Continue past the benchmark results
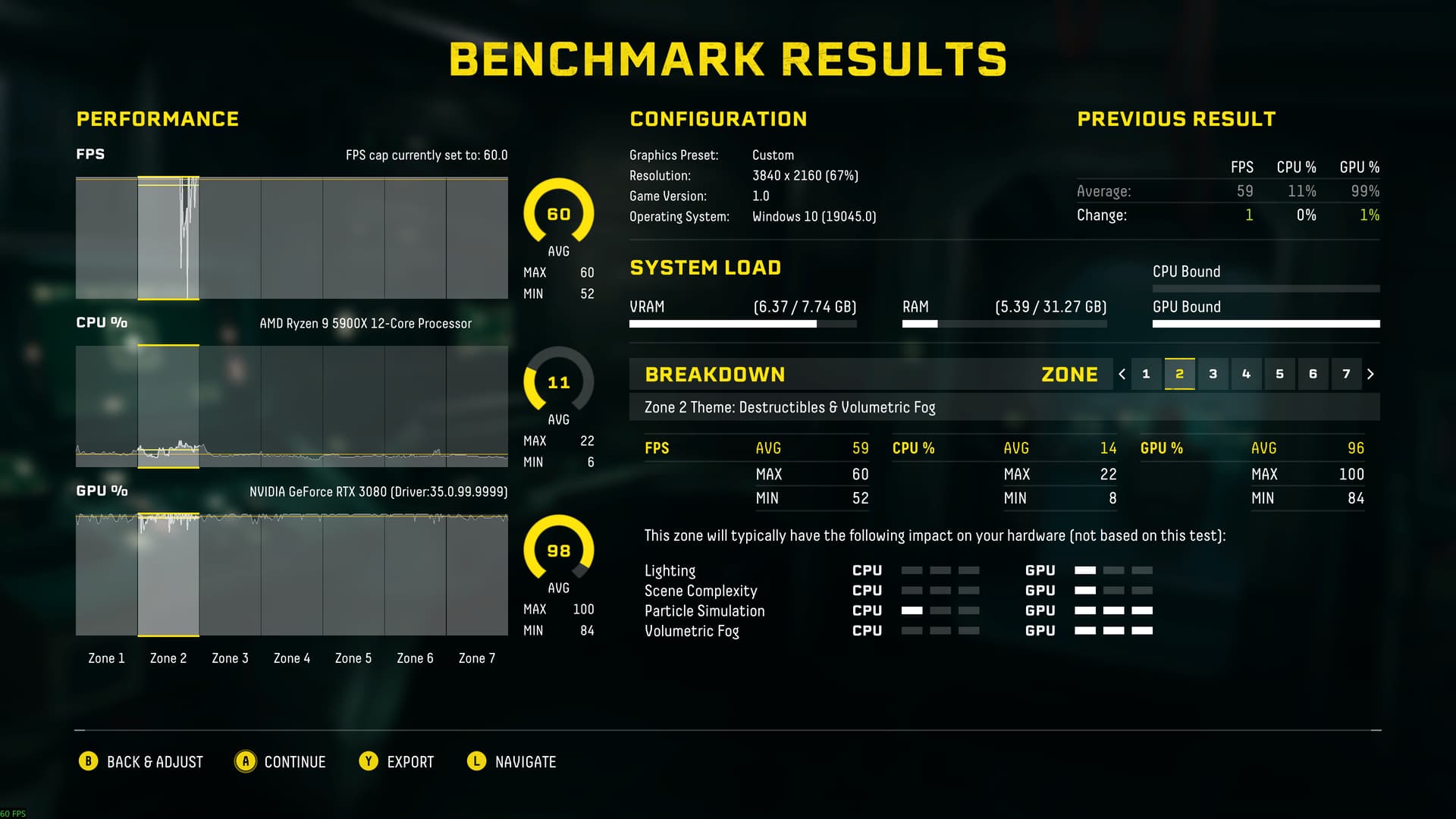The image size is (1456, 819). [x=281, y=761]
